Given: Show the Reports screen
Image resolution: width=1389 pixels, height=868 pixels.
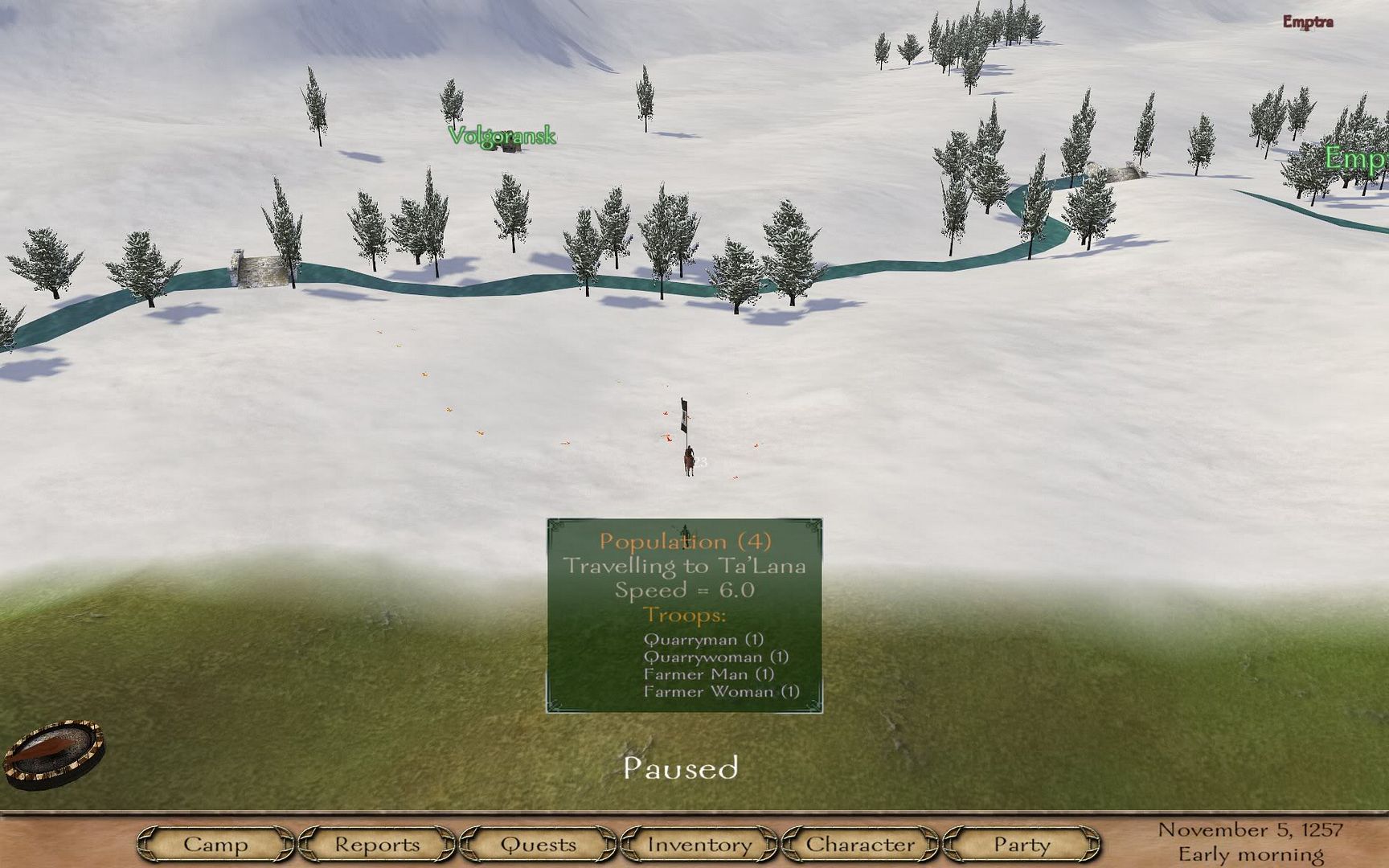Looking at the screenshot, I should pos(377,845).
